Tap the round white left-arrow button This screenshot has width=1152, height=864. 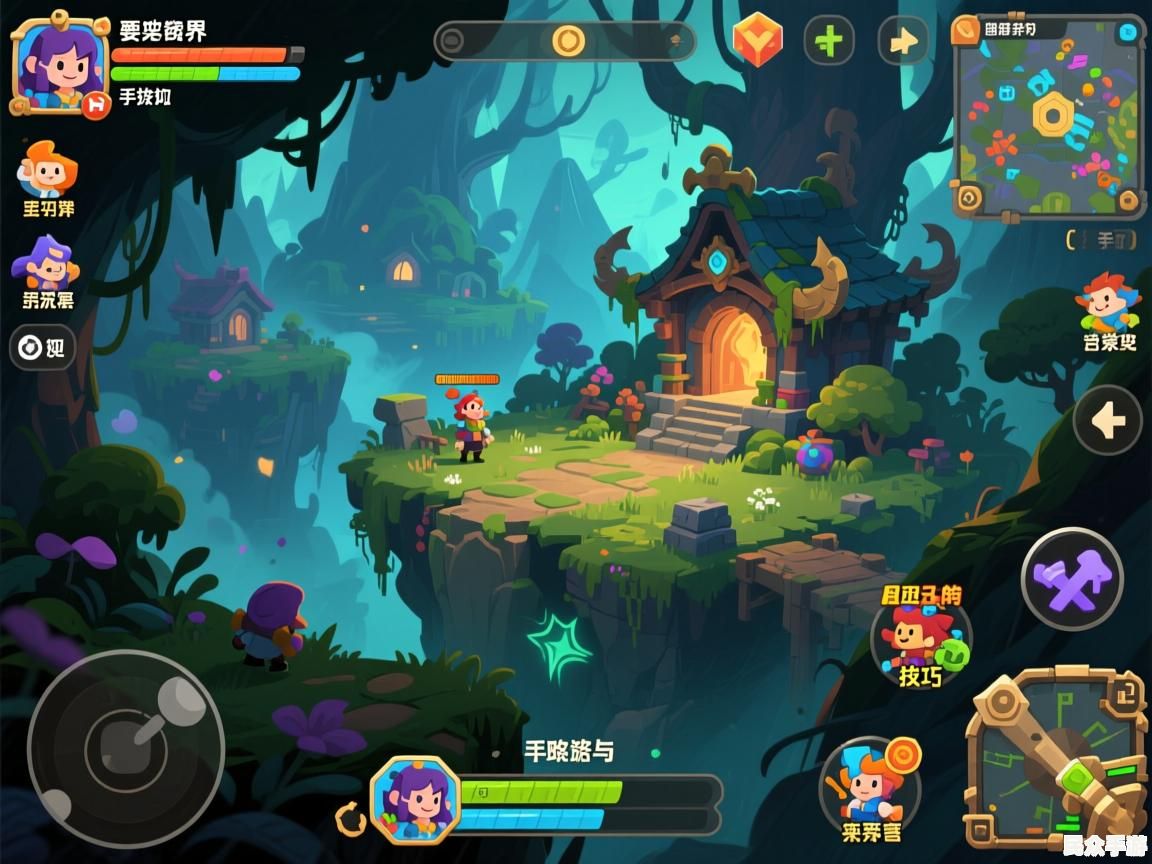[1108, 421]
